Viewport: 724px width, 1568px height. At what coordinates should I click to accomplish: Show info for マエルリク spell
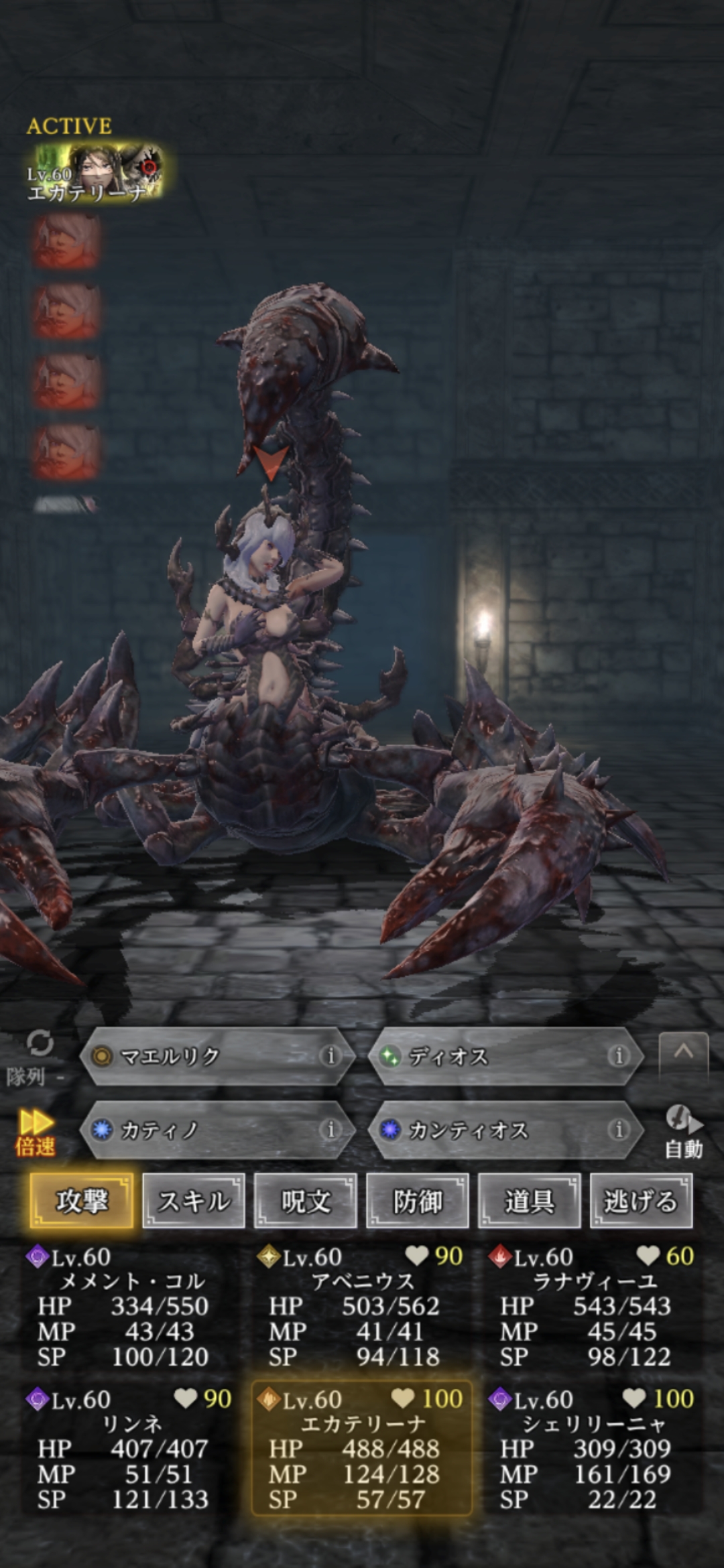click(x=330, y=1057)
